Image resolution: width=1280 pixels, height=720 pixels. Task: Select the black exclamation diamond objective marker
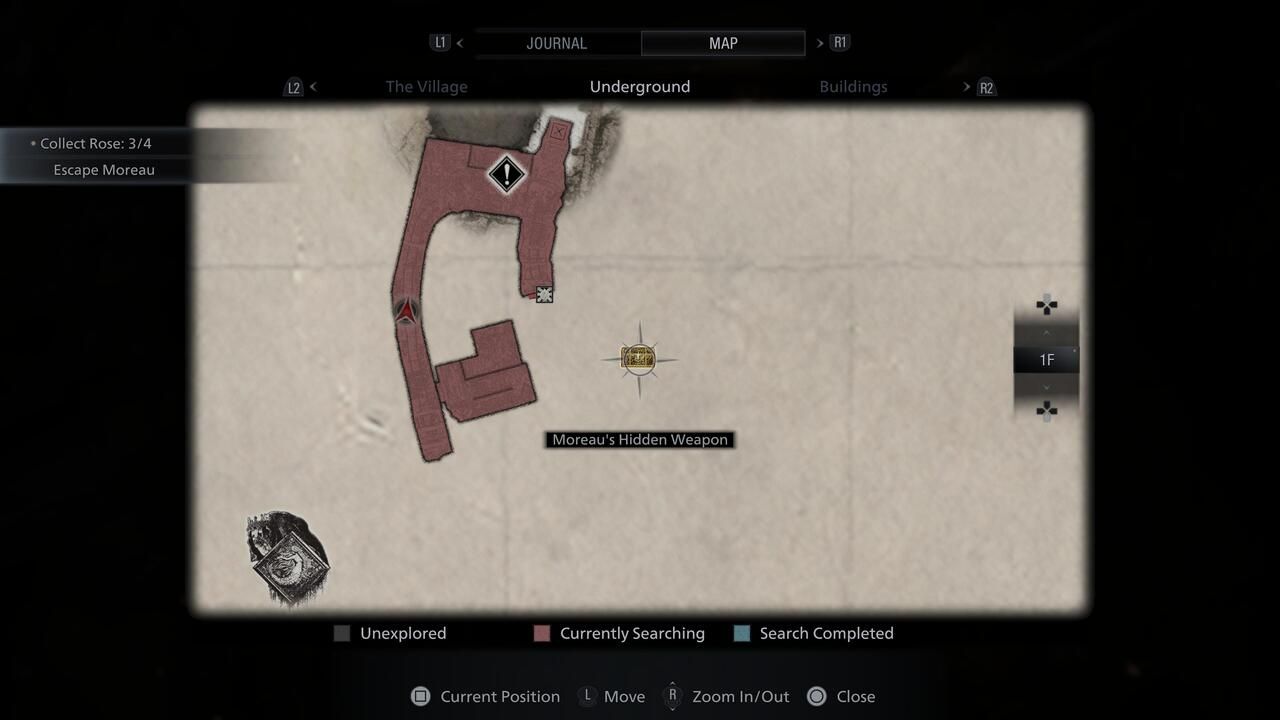click(x=506, y=176)
